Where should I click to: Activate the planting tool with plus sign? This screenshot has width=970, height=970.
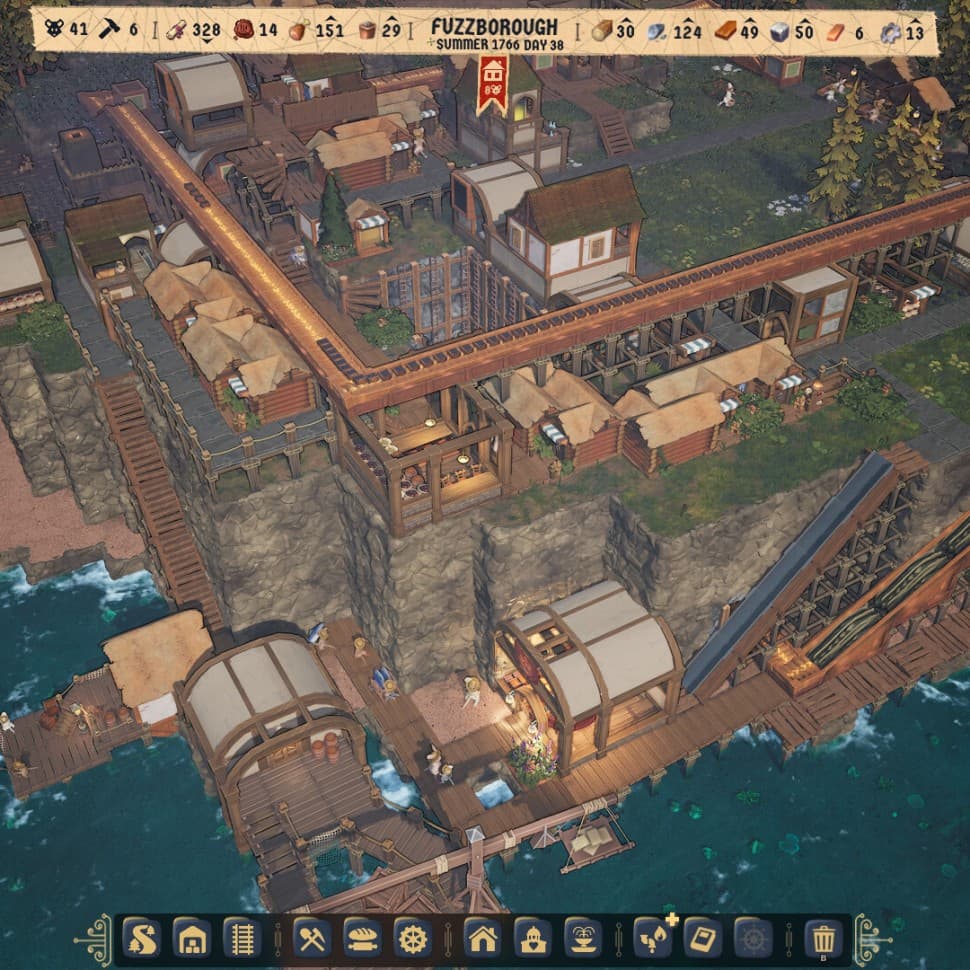652,939
